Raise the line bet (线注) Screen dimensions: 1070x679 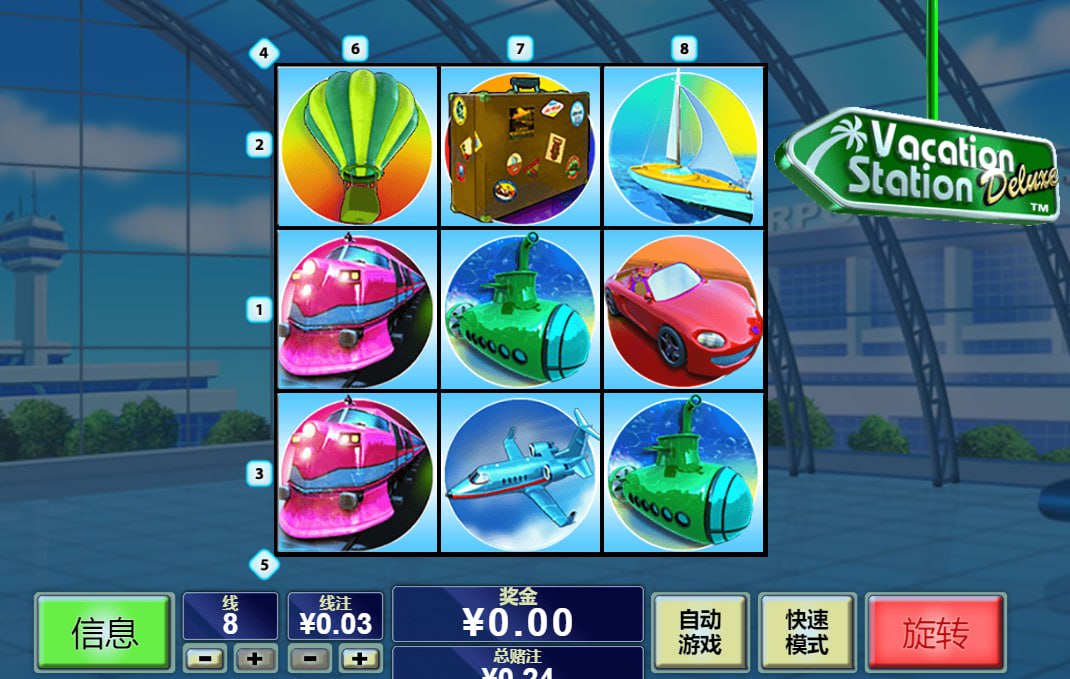(x=360, y=659)
